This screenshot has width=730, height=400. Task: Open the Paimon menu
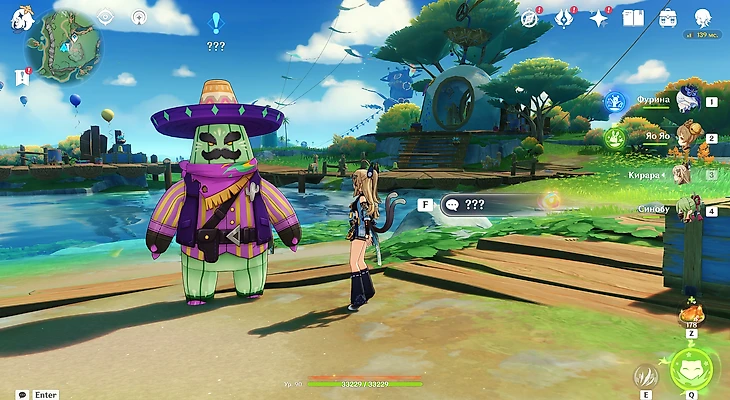pyautogui.click(x=19, y=17)
